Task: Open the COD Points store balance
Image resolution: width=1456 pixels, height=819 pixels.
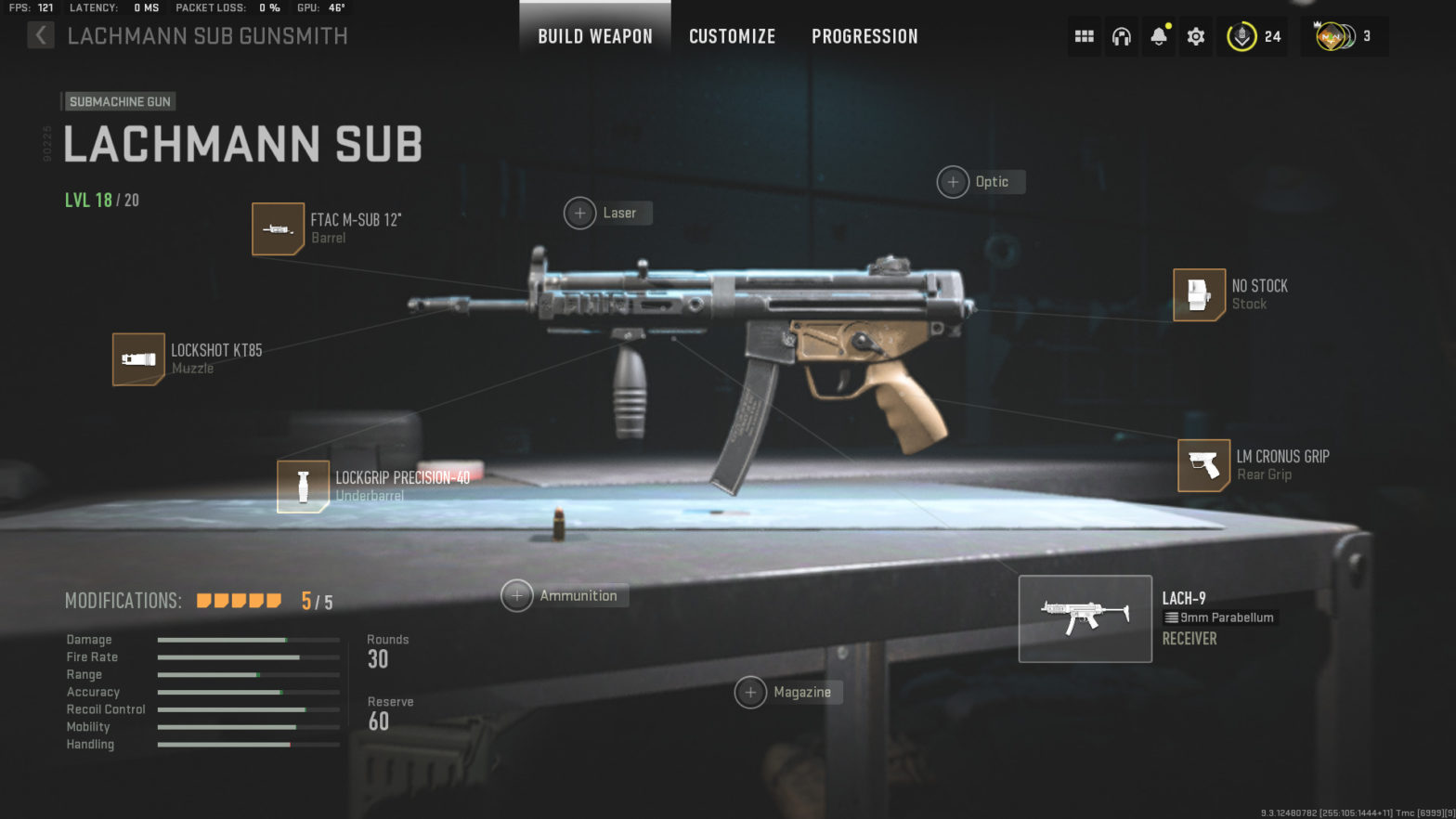Action: pyautogui.click(x=1344, y=36)
